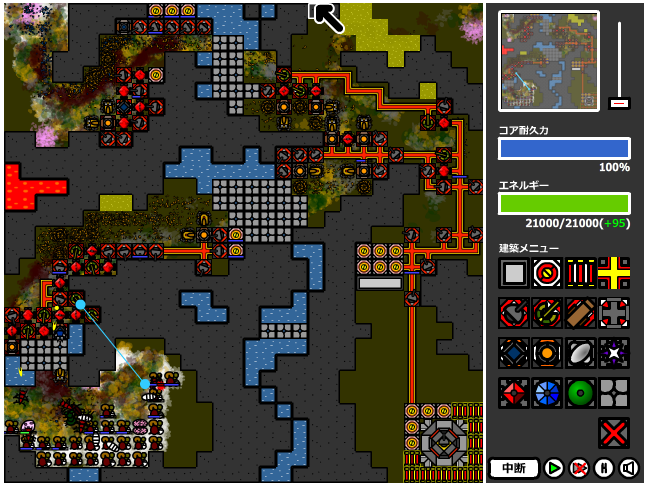
Task: Select the silver oval building icon
Action: point(581,353)
